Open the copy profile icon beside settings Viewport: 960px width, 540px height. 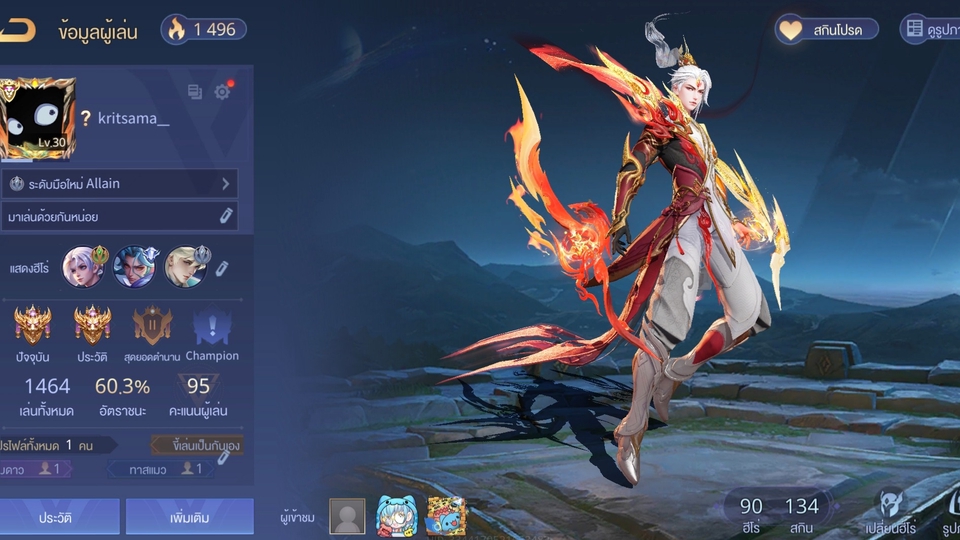coord(195,92)
